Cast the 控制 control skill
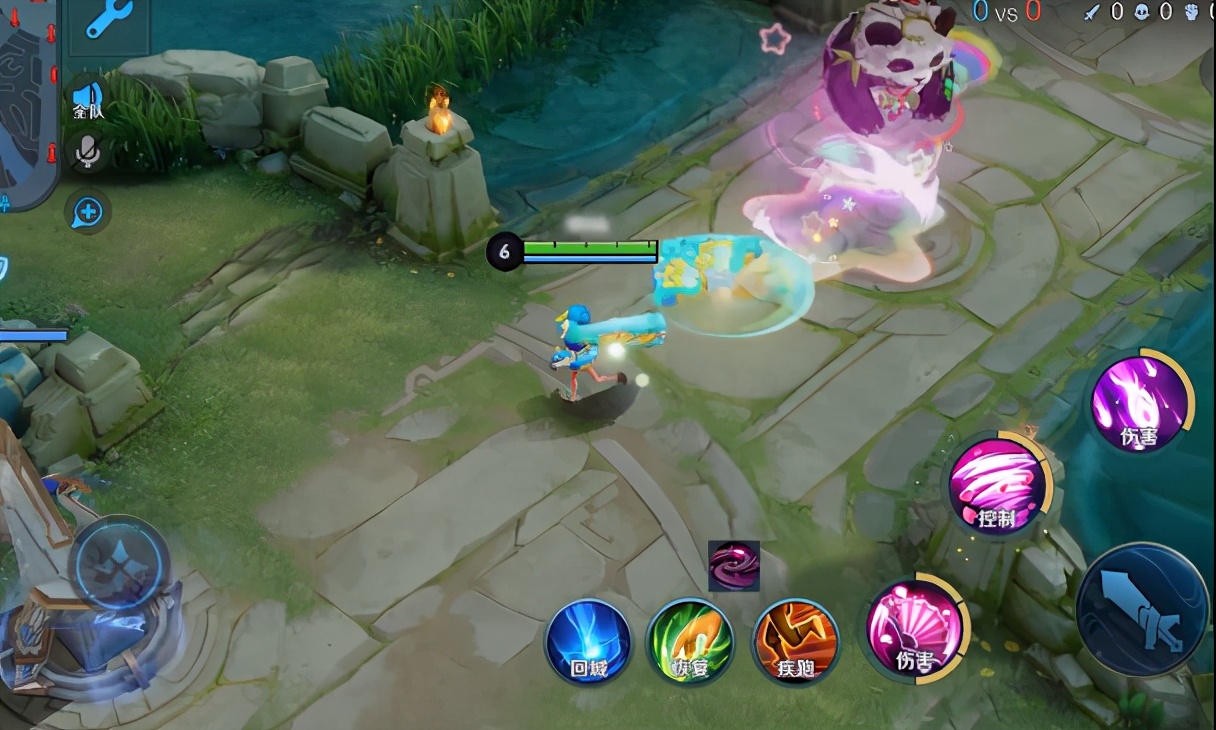1216x730 pixels. point(997,487)
